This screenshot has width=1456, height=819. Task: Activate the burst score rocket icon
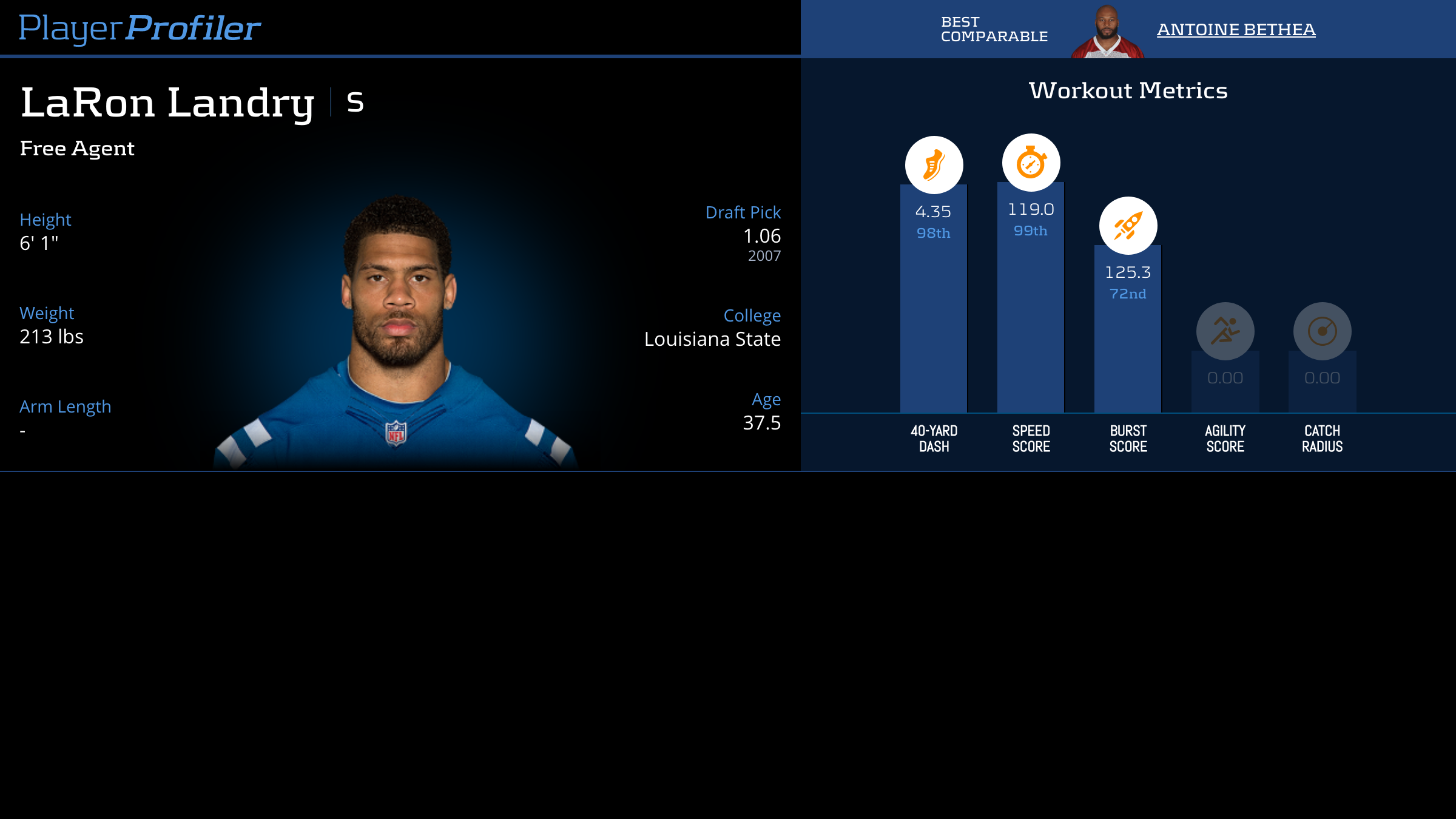pyautogui.click(x=1128, y=226)
